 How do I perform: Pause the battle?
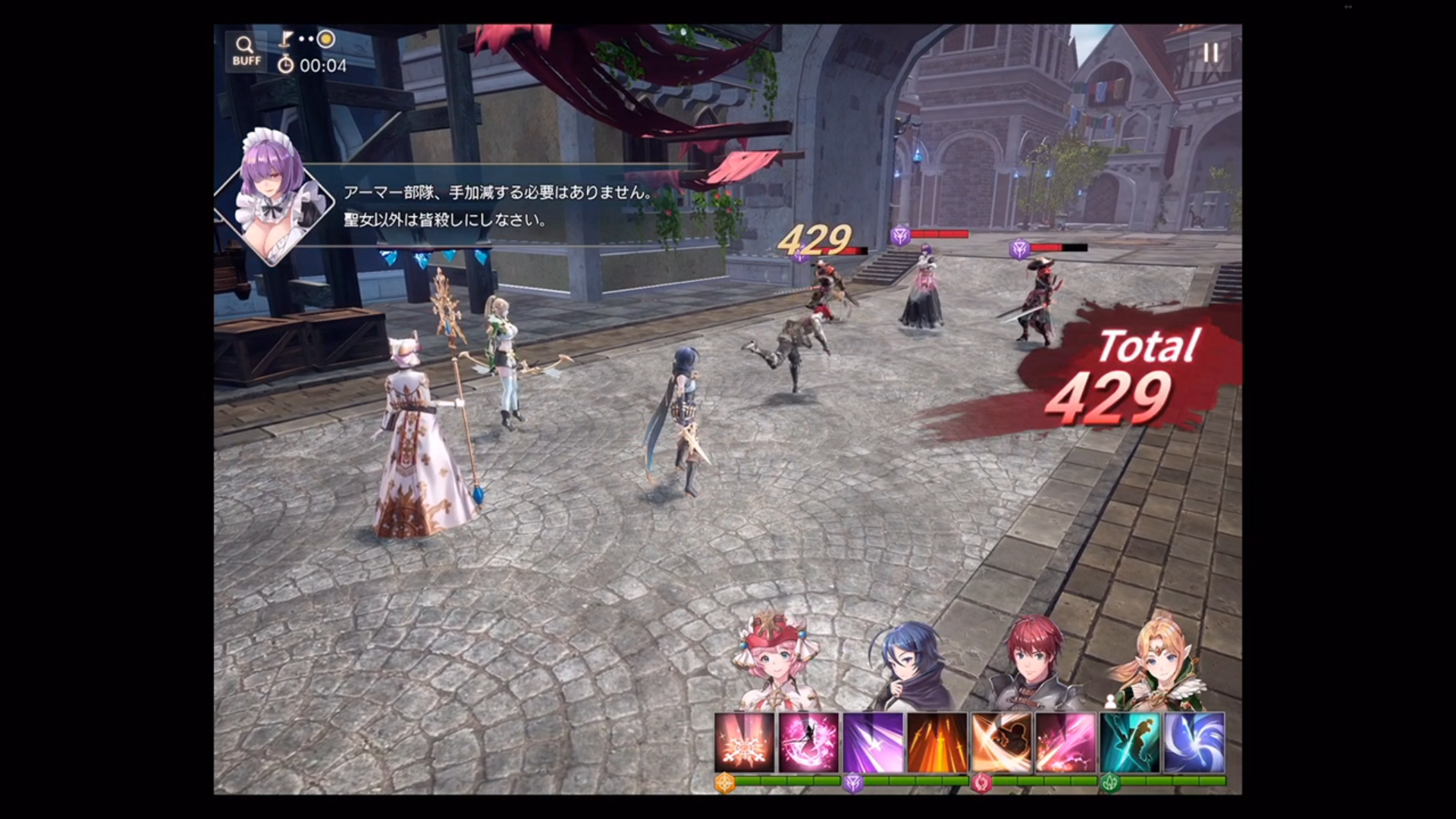[1210, 52]
